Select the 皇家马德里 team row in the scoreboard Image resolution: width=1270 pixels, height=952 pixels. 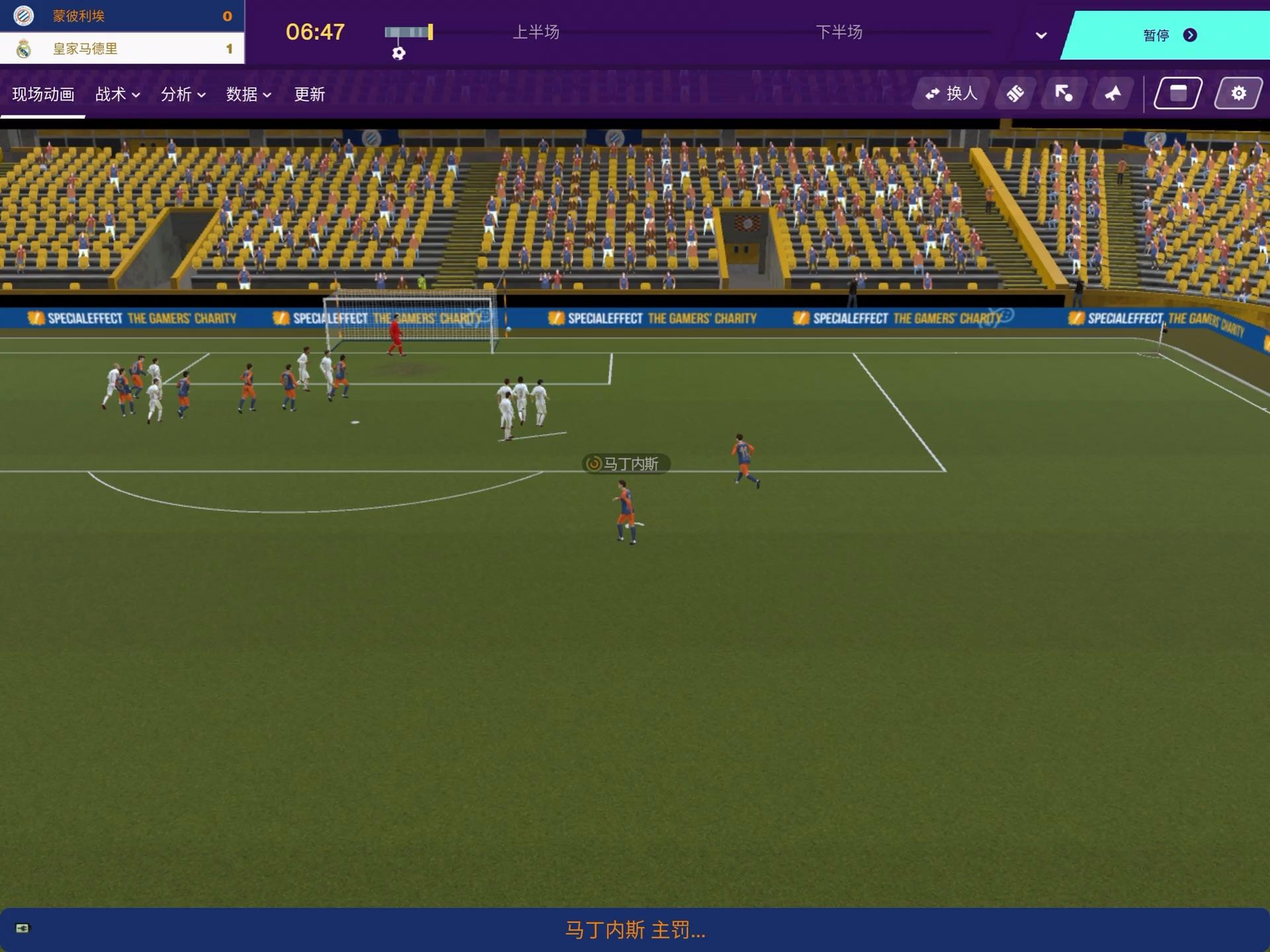click(122, 48)
